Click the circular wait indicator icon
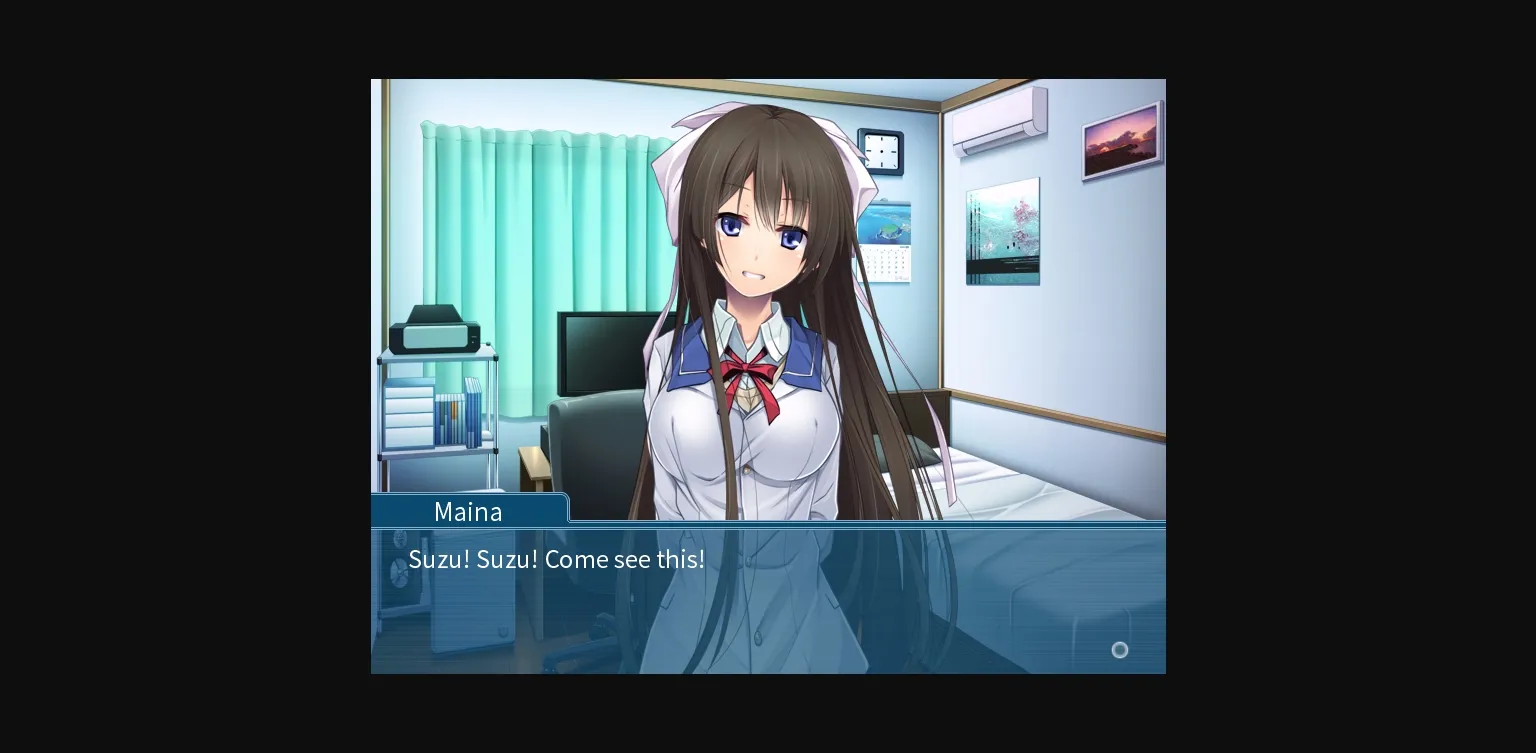 (x=1119, y=650)
